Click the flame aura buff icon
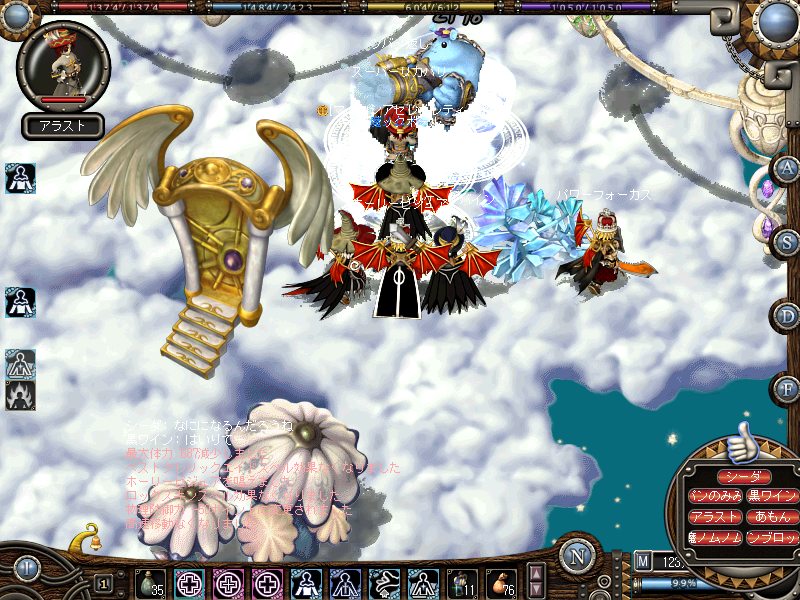Image resolution: width=800 pixels, height=600 pixels. point(20,396)
